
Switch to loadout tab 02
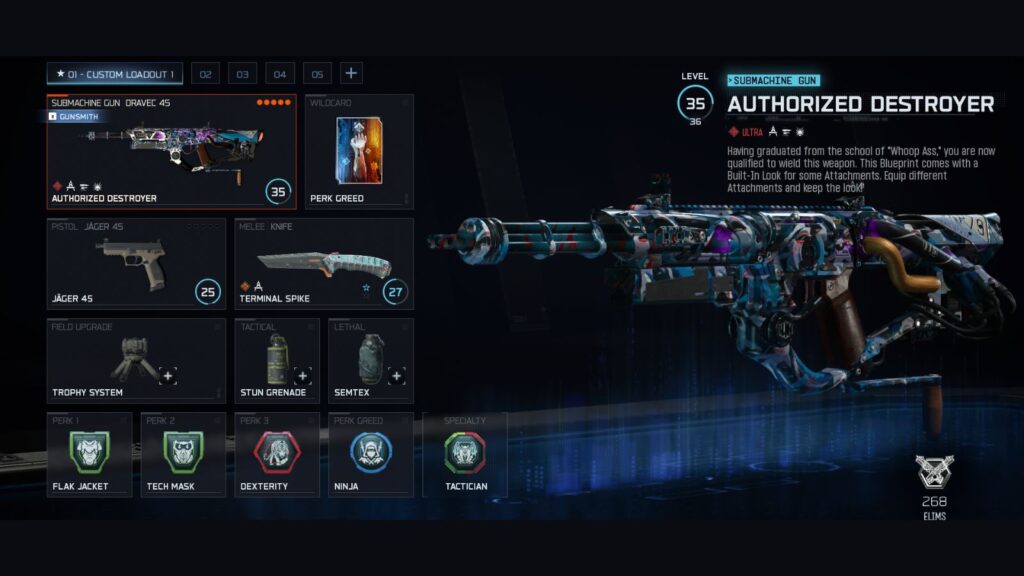coord(205,74)
